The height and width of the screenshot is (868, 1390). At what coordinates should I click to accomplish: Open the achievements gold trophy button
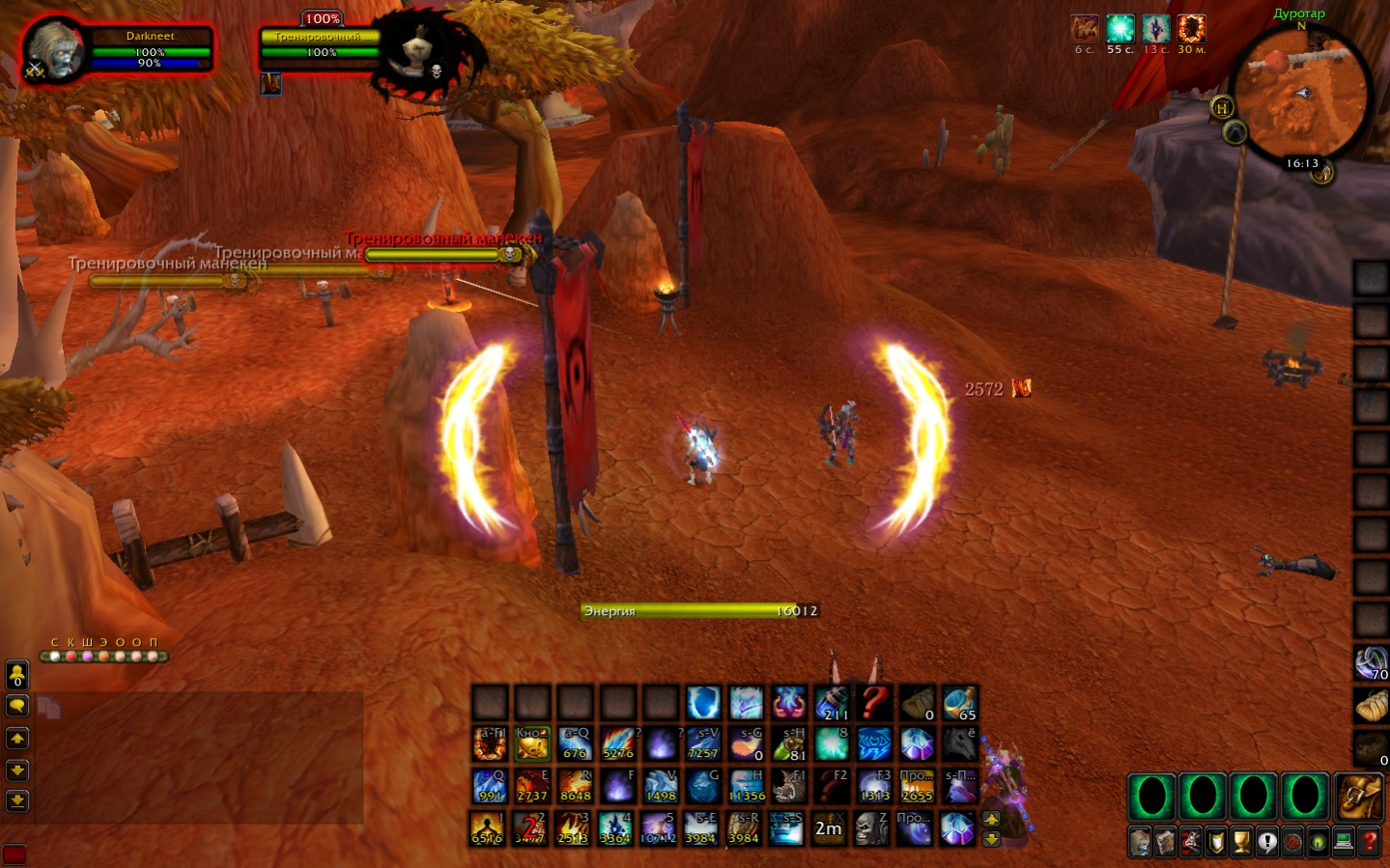tap(1241, 843)
